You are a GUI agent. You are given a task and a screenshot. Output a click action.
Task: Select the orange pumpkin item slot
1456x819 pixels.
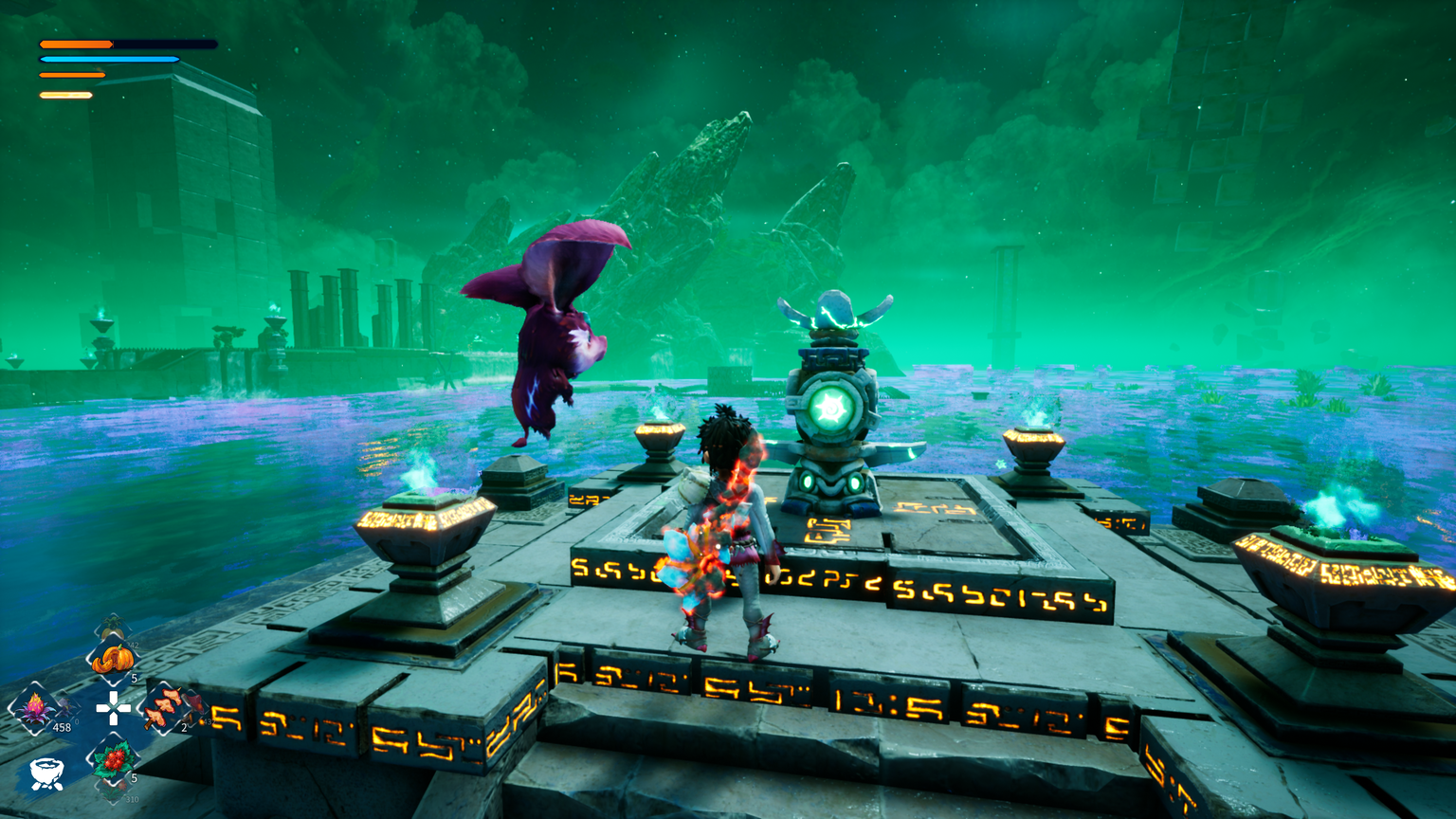point(113,659)
